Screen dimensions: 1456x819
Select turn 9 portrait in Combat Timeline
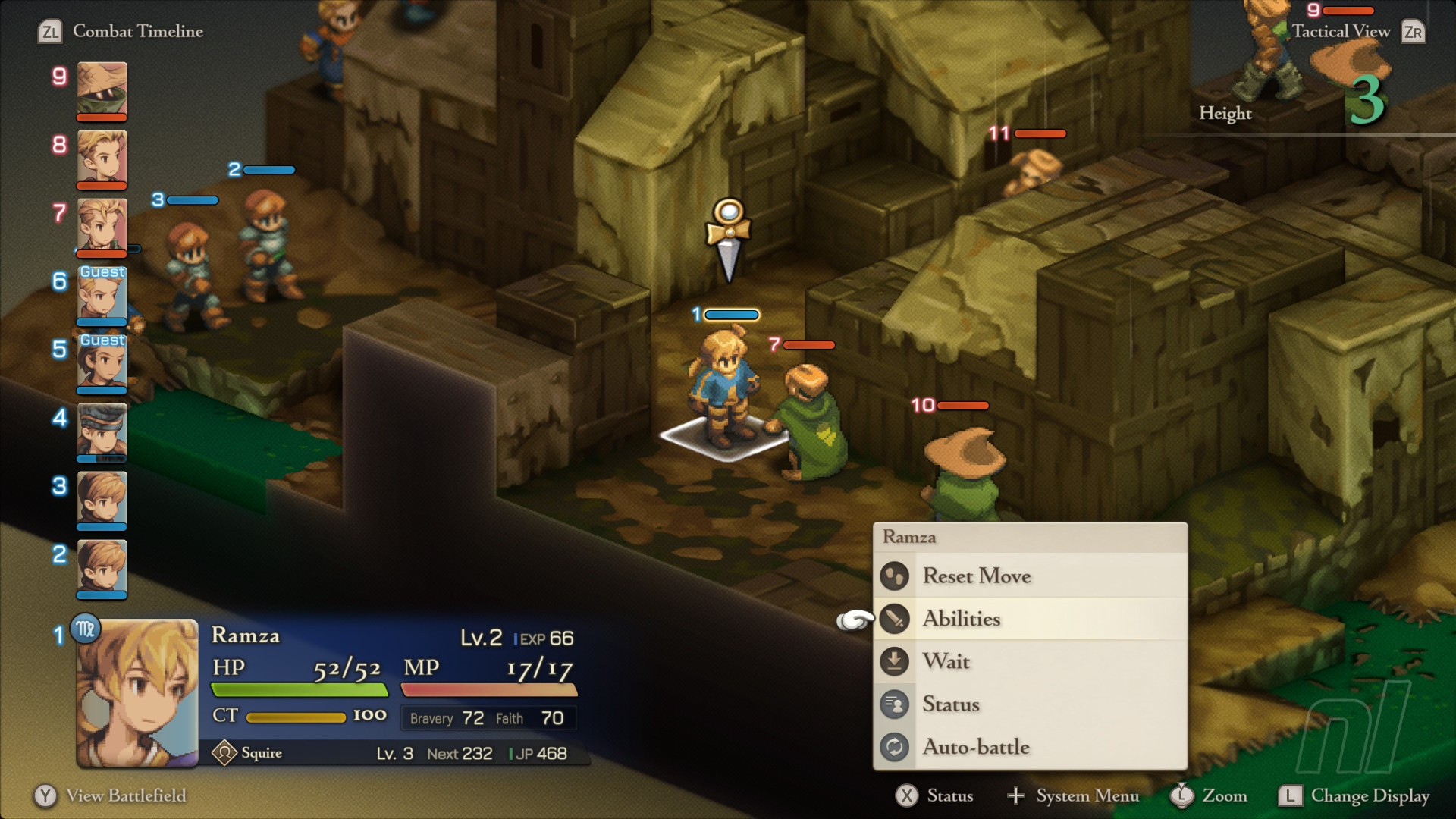point(102,89)
